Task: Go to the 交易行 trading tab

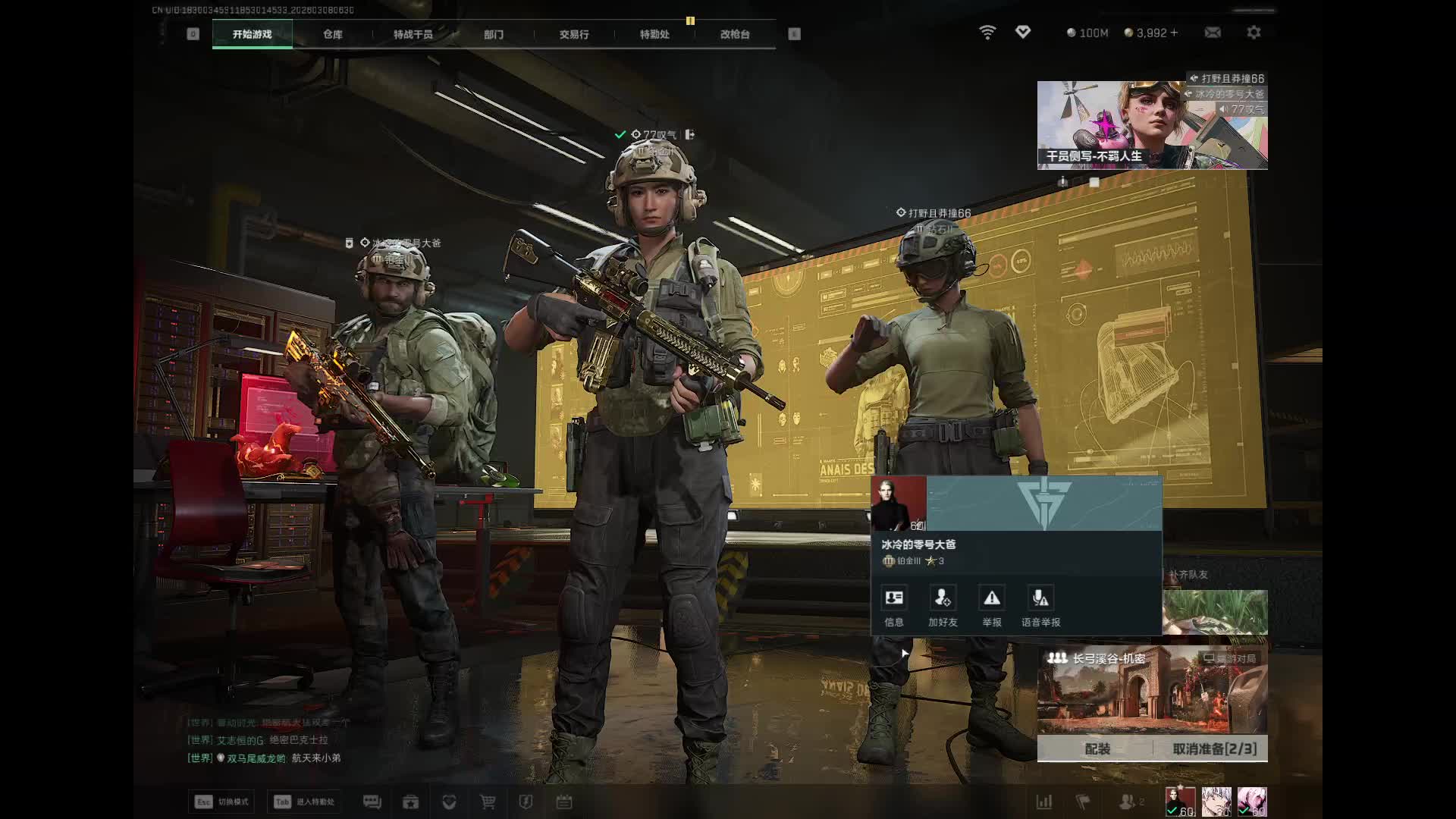Action: 574,34
